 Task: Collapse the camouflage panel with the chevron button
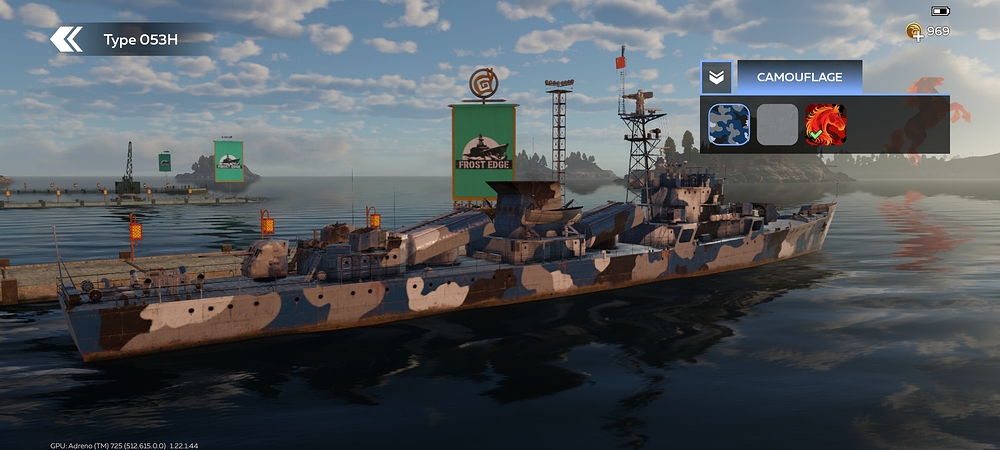716,77
